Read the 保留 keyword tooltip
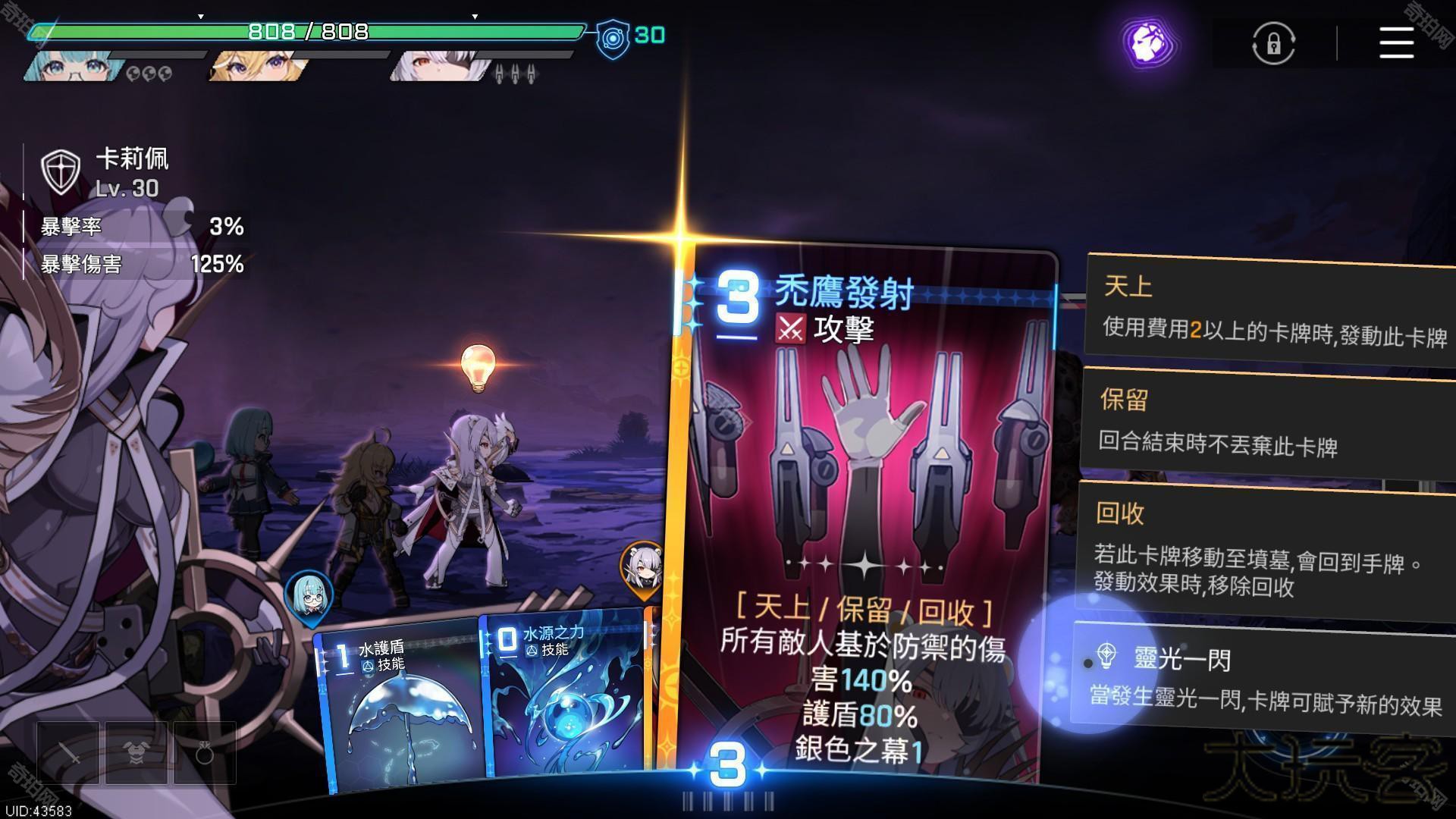The height and width of the screenshot is (819, 1456). (x=1268, y=422)
